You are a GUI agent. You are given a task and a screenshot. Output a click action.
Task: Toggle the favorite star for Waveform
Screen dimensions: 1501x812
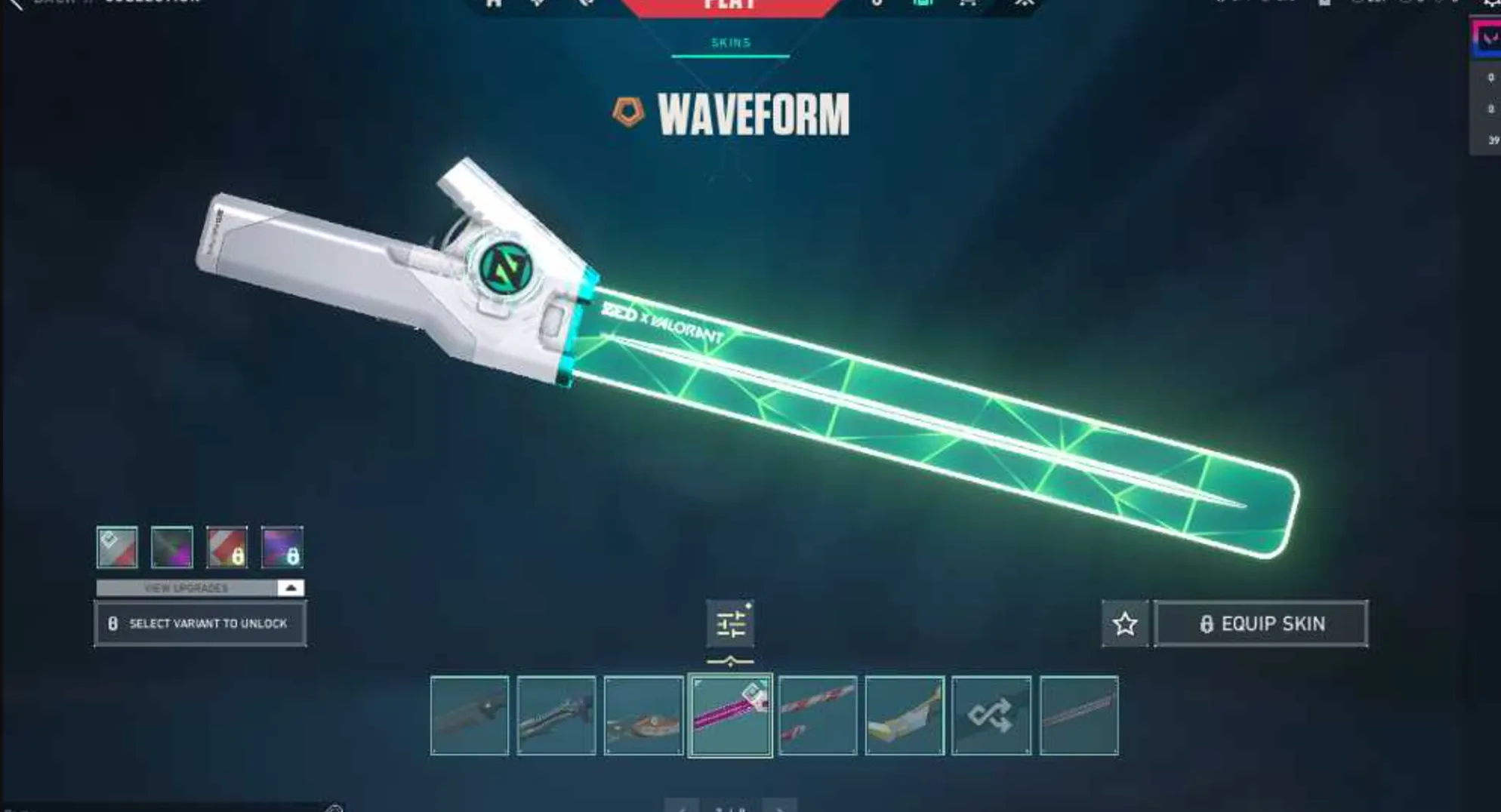(1124, 623)
